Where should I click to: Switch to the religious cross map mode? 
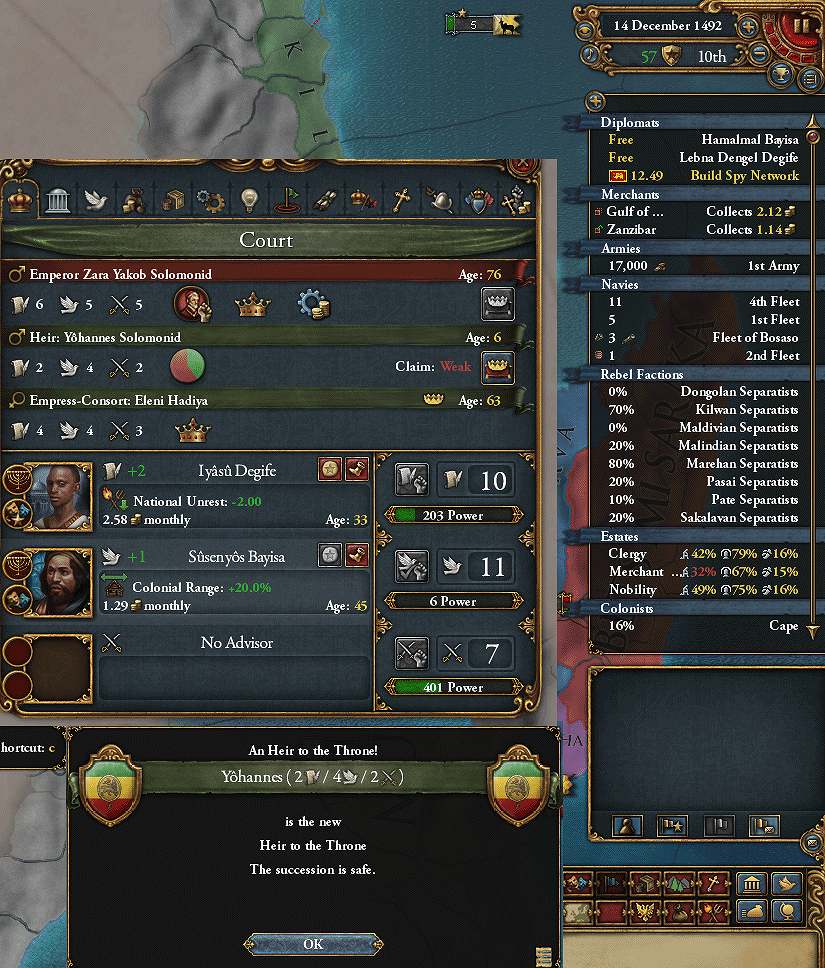(x=712, y=883)
